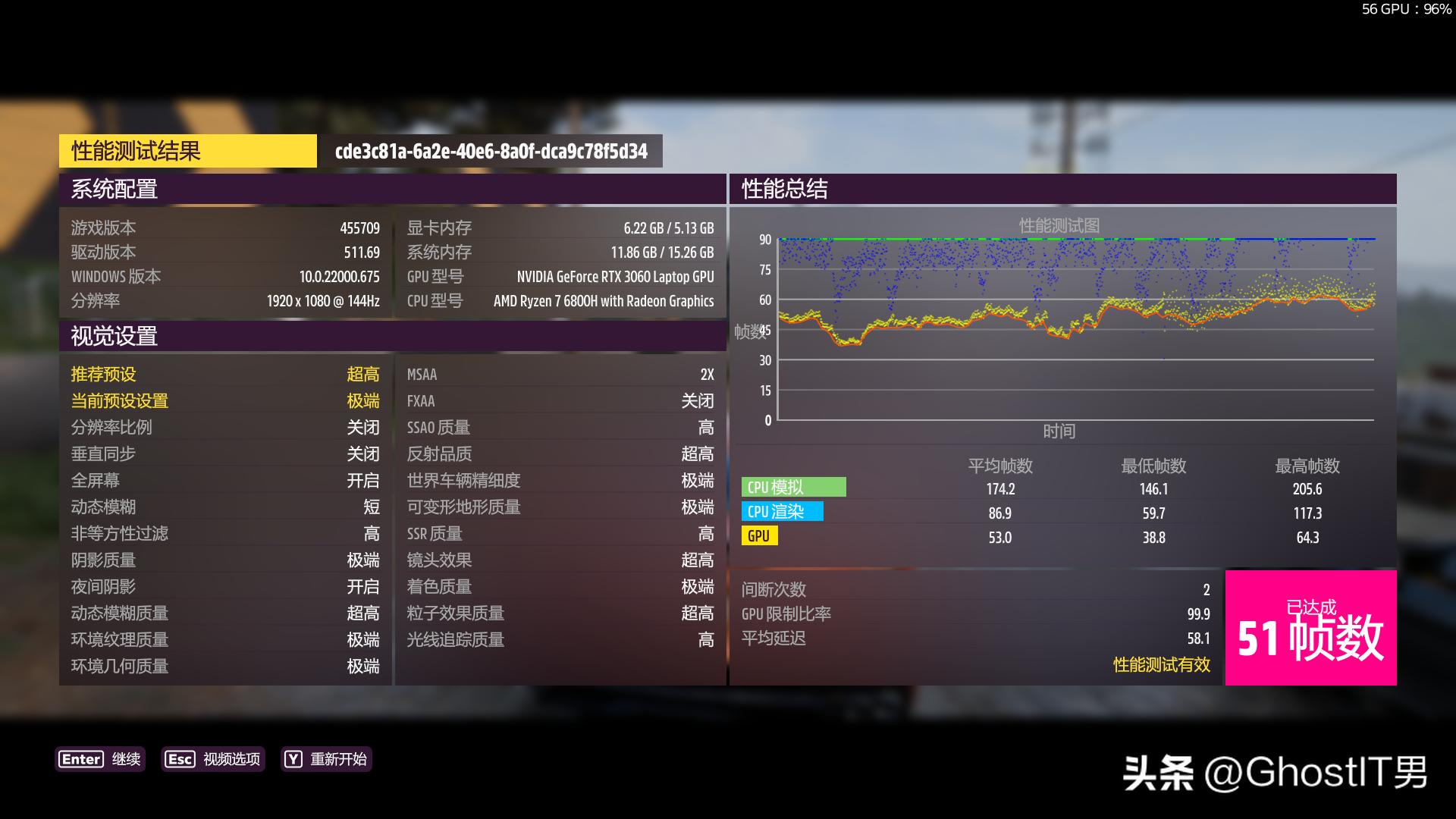Click the Y key icon beside 重新开始
Screen dimensions: 1456x819
(x=292, y=759)
